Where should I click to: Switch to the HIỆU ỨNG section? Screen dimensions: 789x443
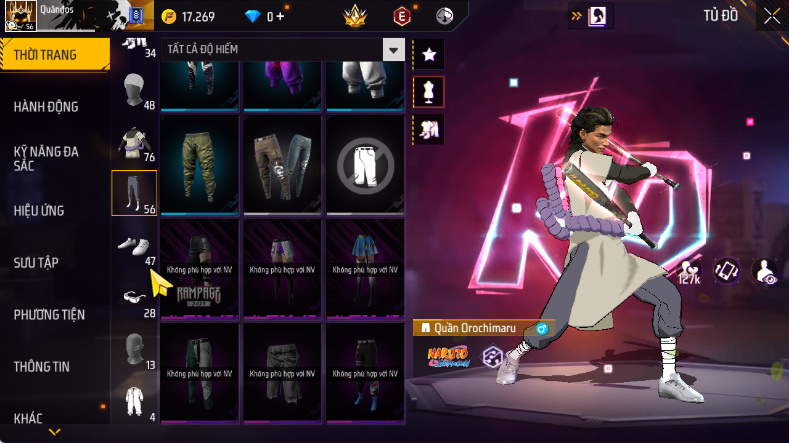click(40, 210)
